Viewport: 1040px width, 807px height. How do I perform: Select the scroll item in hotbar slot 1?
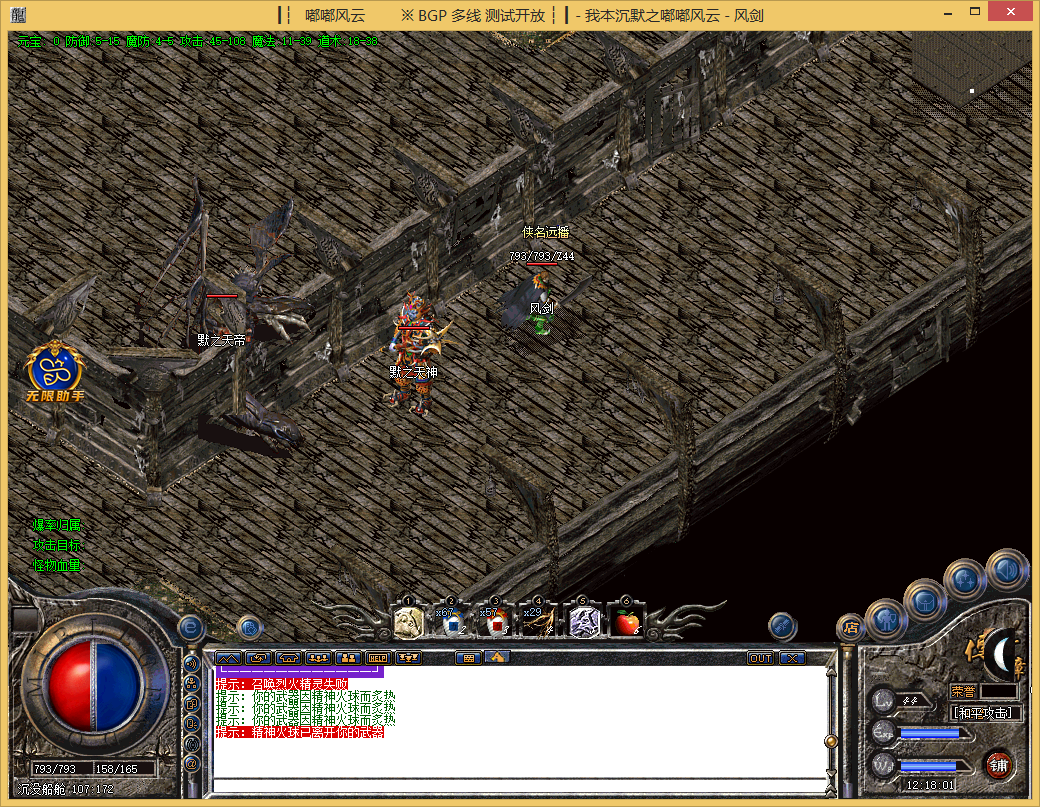point(407,621)
